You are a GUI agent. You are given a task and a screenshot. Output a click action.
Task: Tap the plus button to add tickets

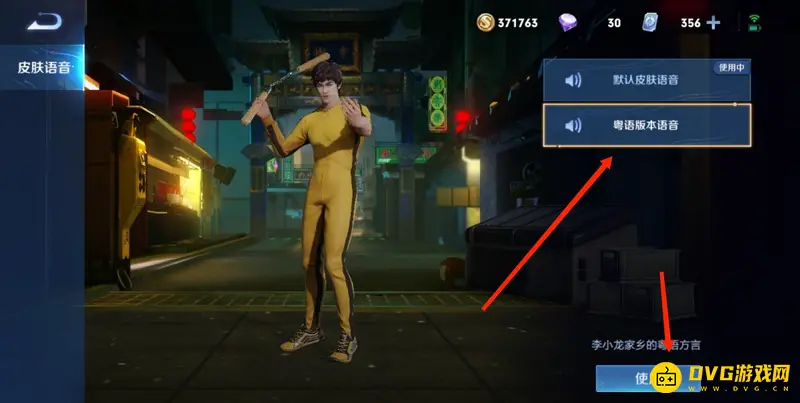pyautogui.click(x=713, y=22)
